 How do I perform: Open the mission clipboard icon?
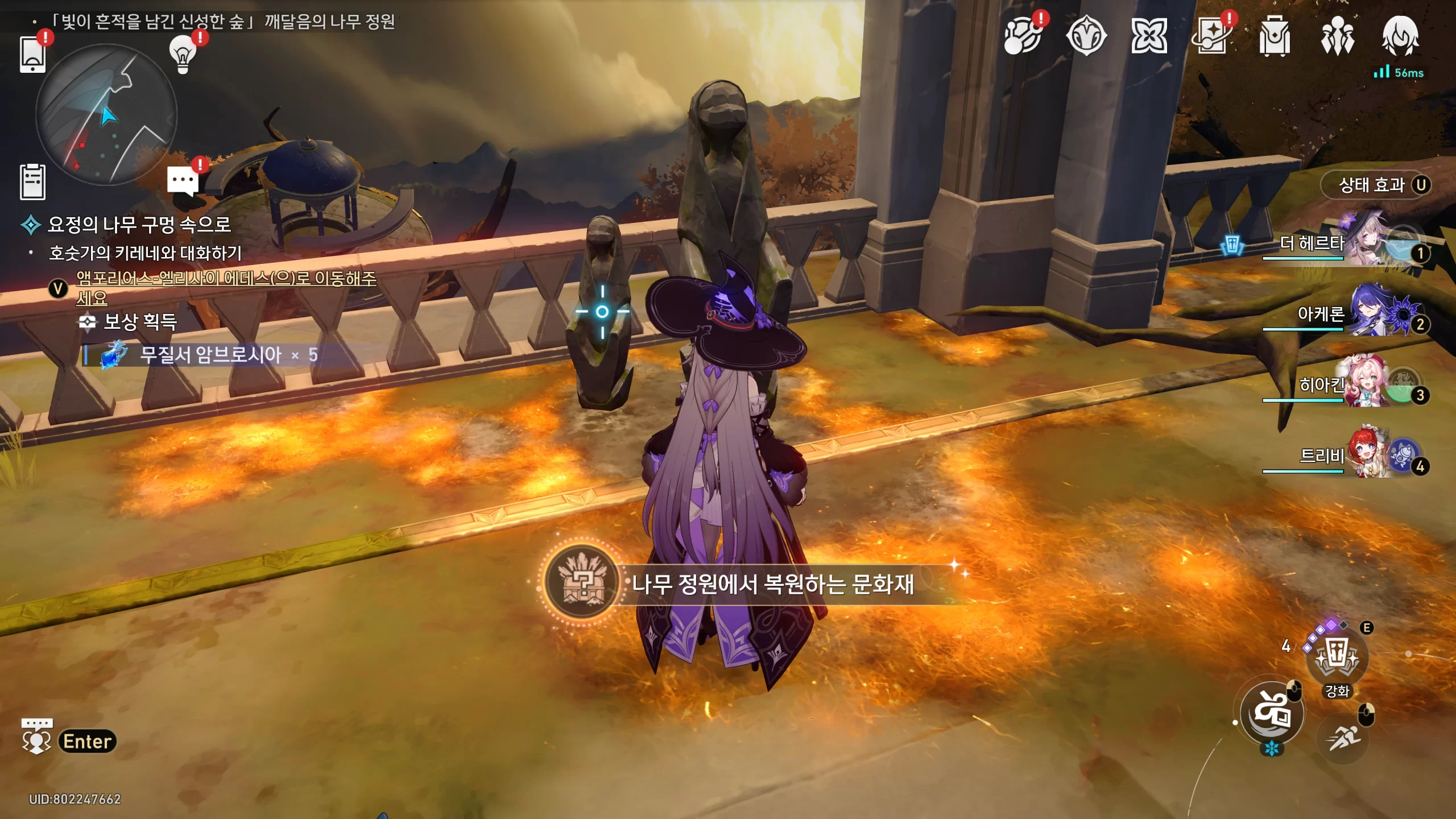32,182
